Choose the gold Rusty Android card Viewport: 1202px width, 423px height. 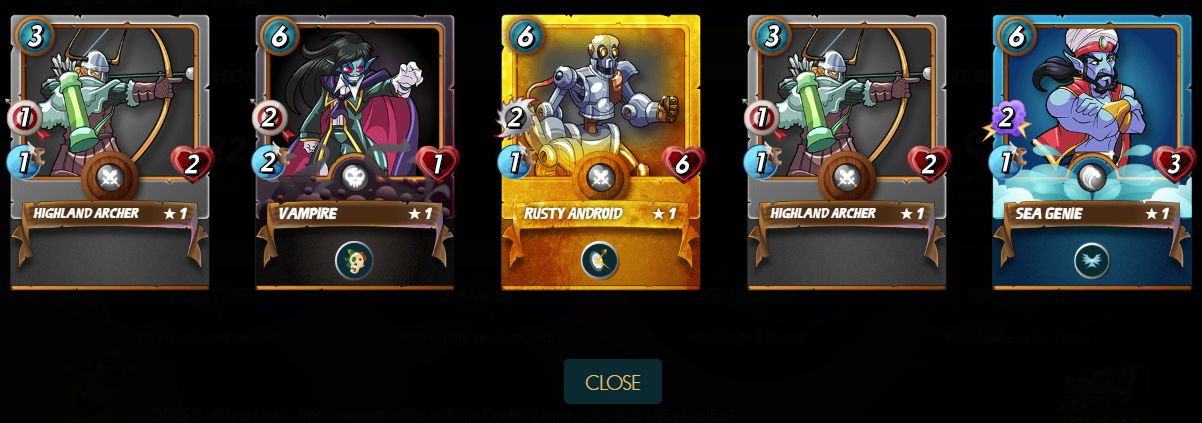[600, 120]
